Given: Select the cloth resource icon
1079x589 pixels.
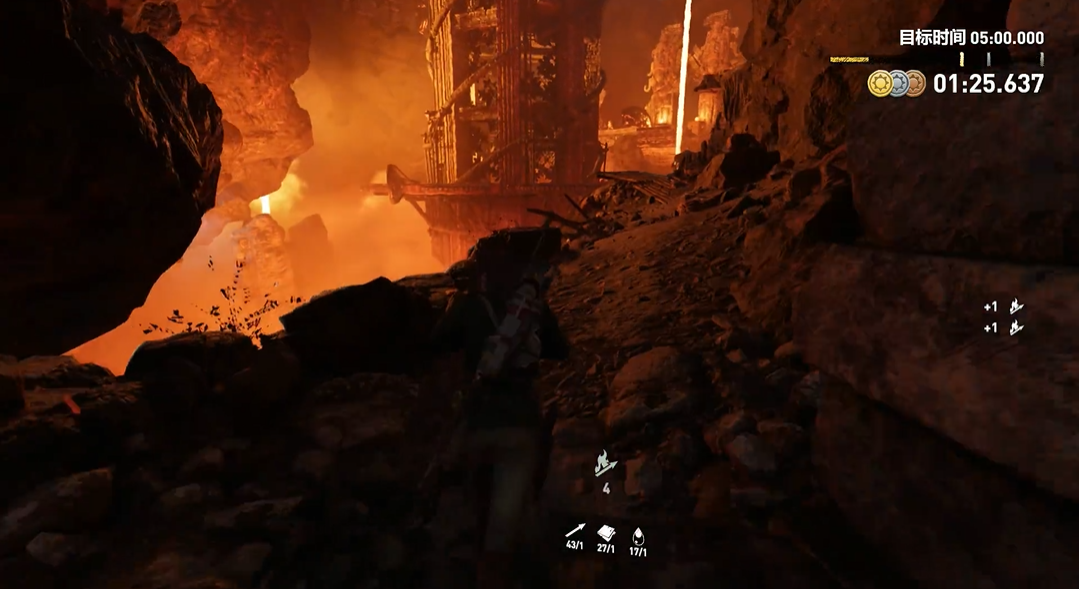Looking at the screenshot, I should tap(606, 532).
